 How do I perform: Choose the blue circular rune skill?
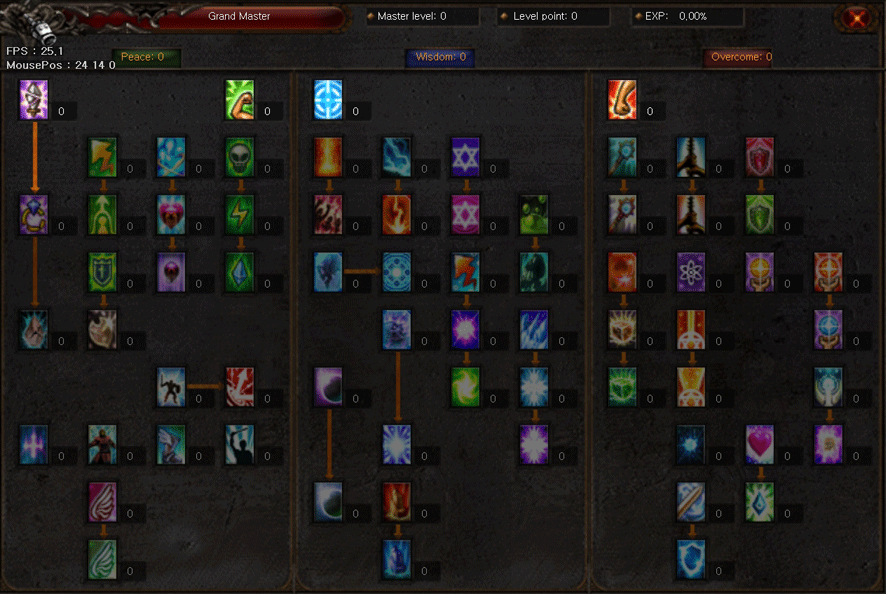(x=328, y=100)
